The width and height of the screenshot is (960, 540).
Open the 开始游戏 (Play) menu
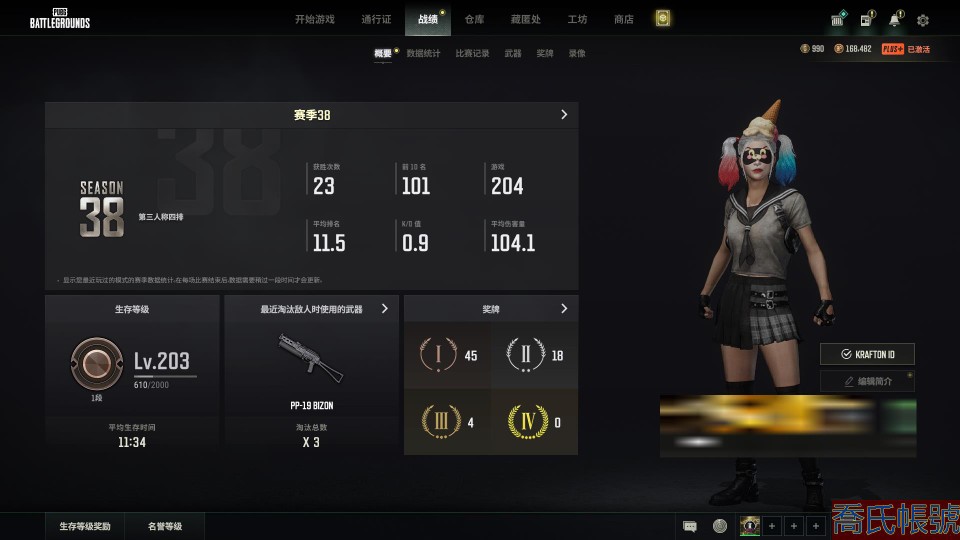(314, 19)
